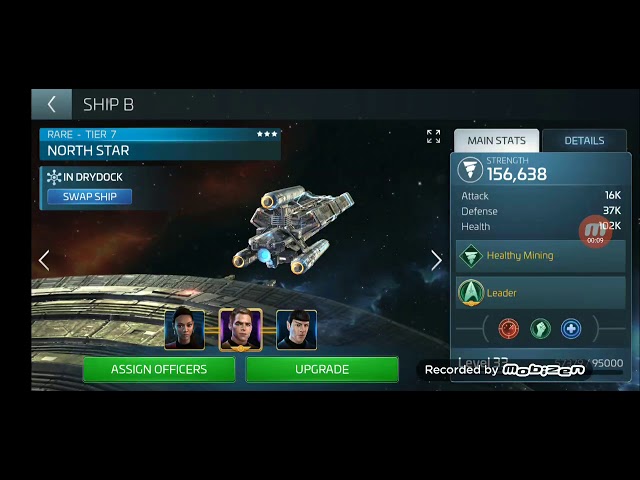Show the next ship with right arrow

click(436, 260)
